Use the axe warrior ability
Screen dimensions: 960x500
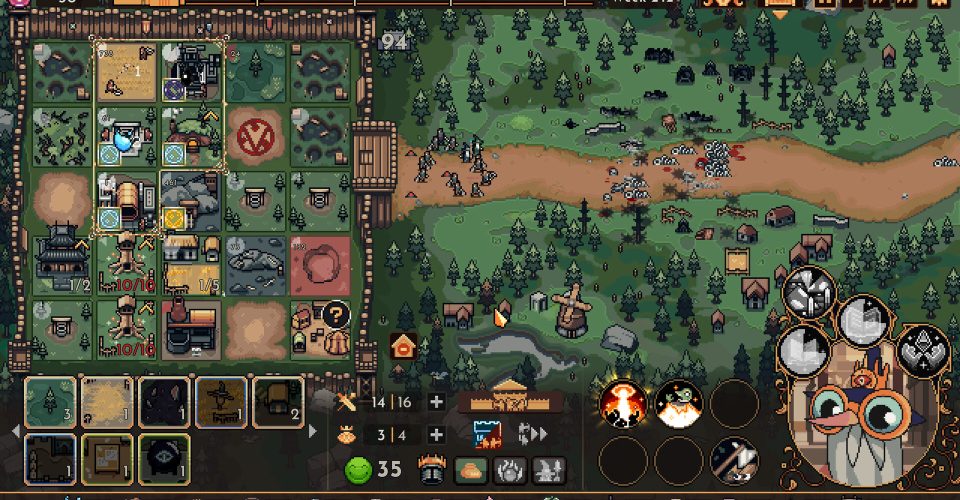(734, 461)
